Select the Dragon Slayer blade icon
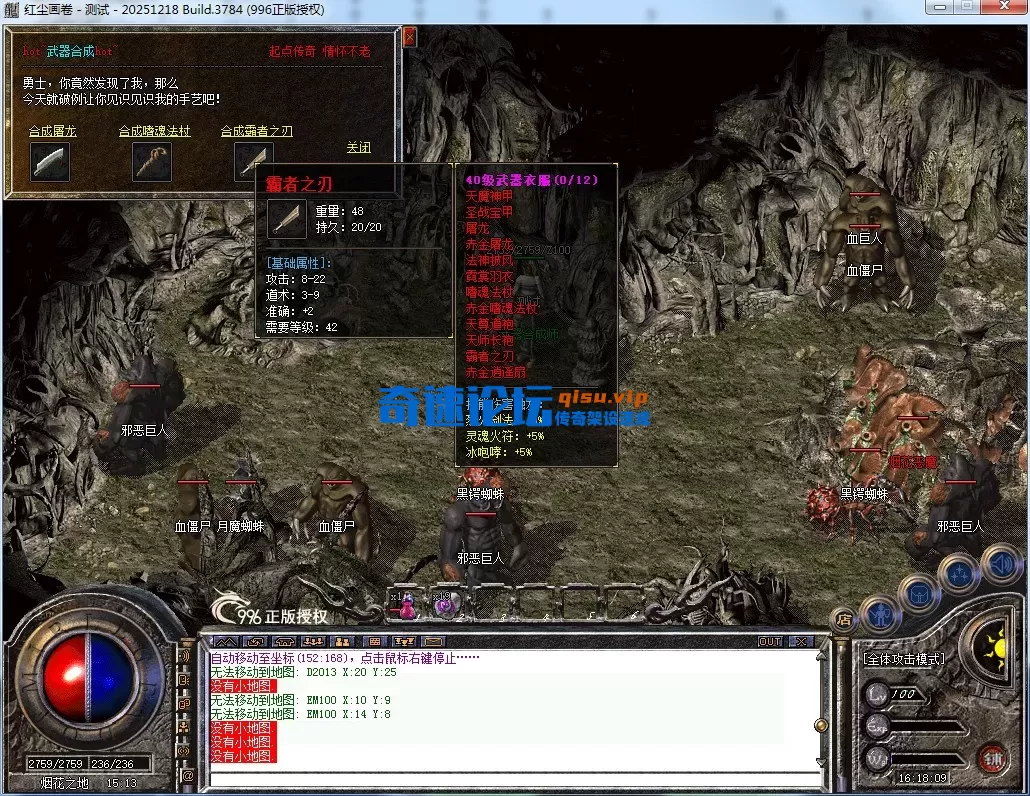 [x=50, y=162]
